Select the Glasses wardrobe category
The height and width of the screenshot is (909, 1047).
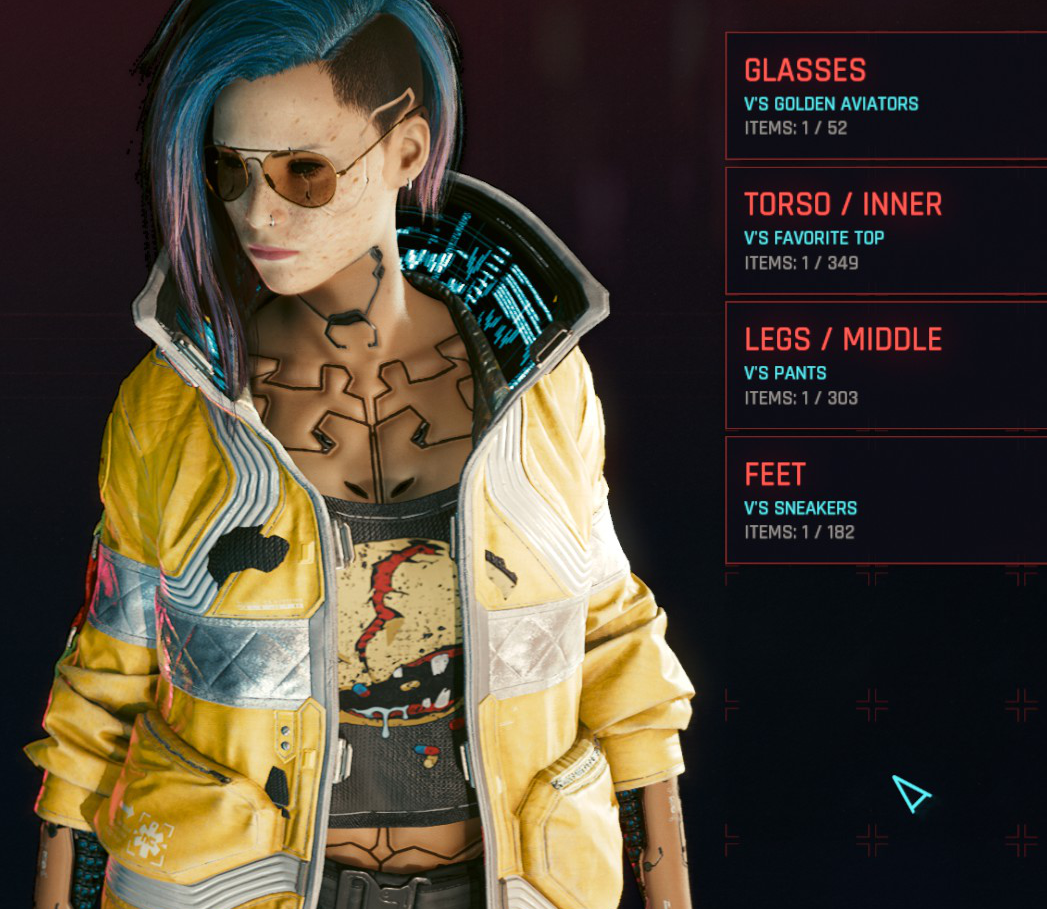885,96
